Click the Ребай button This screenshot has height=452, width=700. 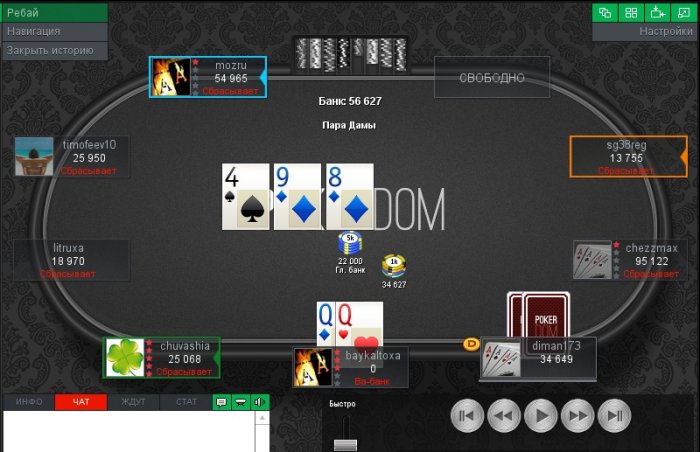point(53,12)
